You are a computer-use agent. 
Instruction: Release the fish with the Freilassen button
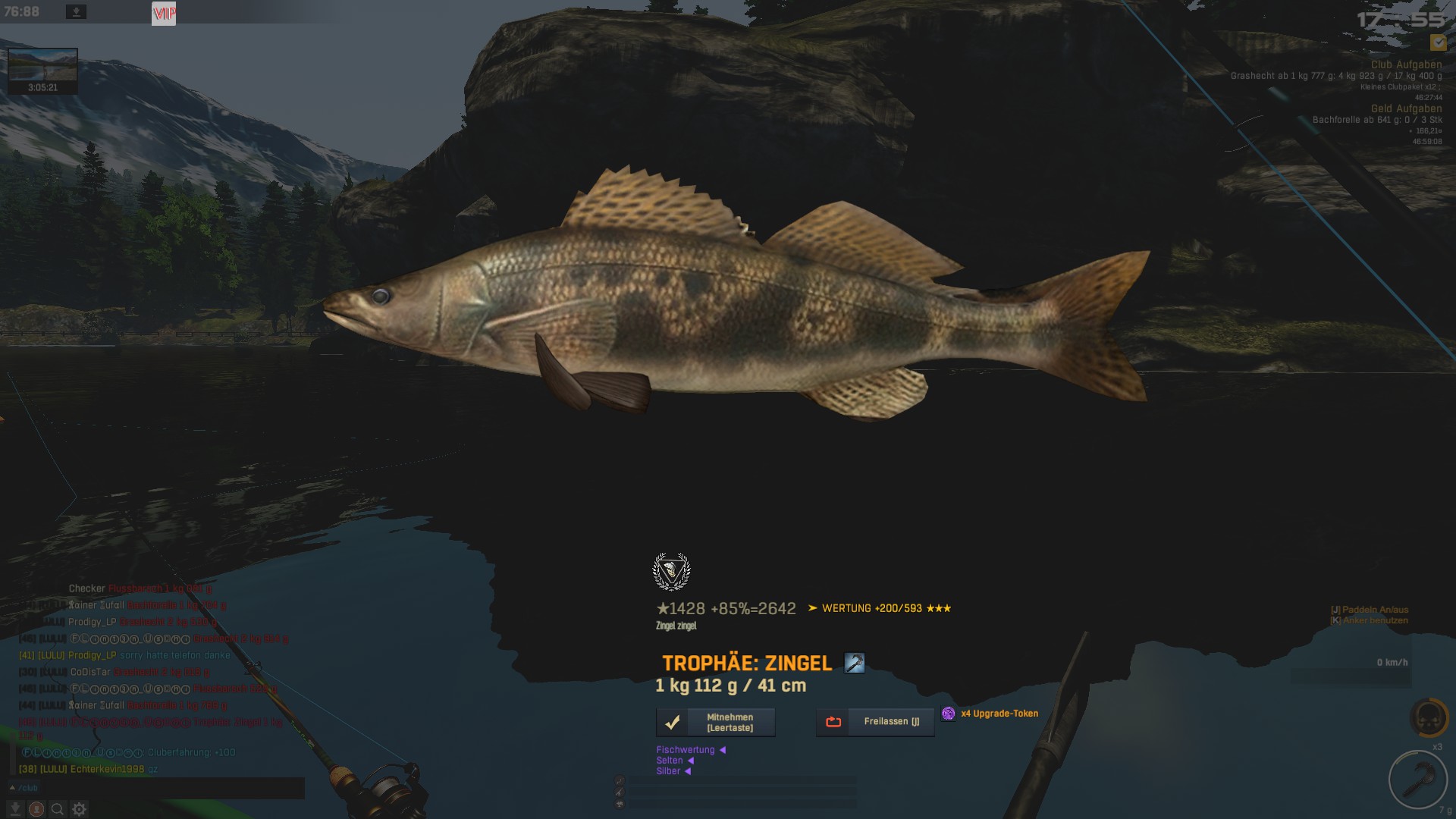(875, 722)
